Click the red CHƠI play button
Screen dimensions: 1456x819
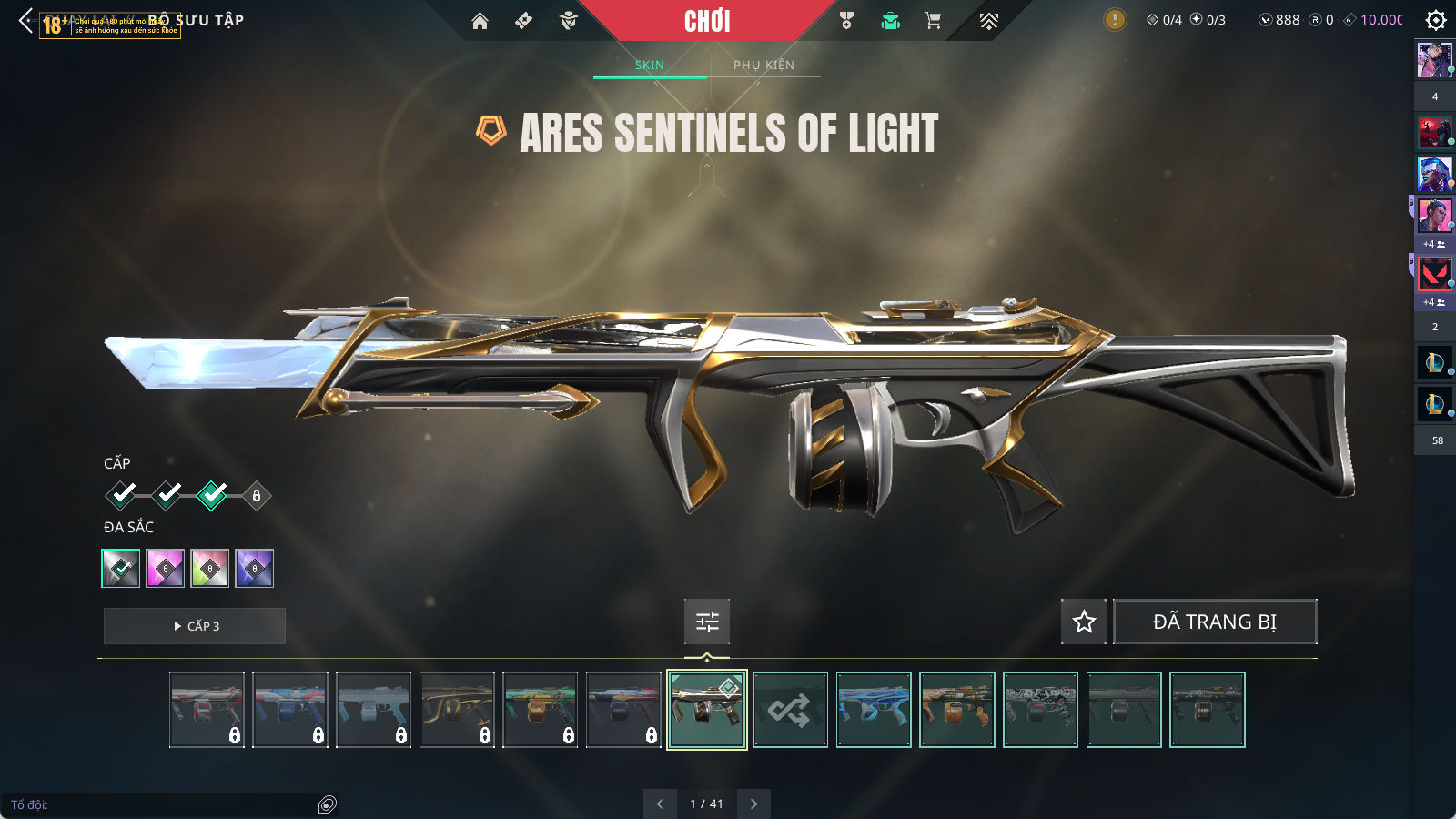(x=707, y=21)
